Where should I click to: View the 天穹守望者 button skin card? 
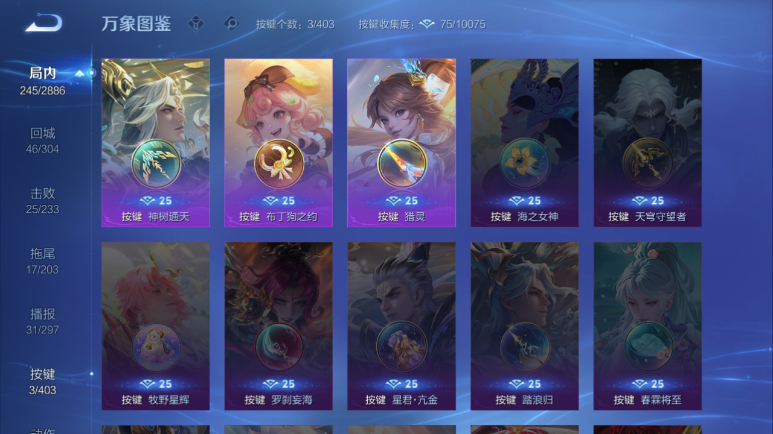tap(647, 142)
